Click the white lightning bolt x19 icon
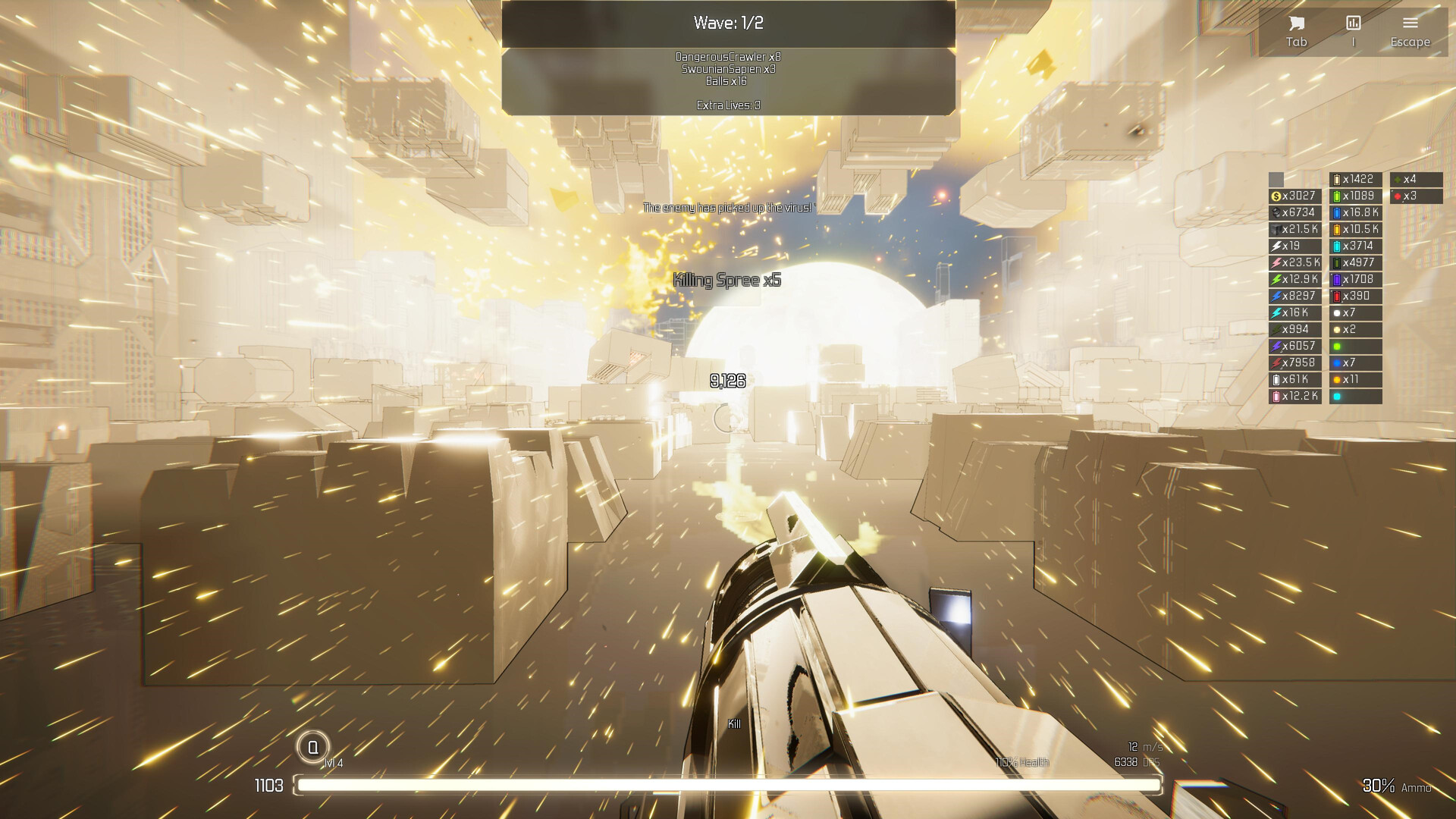The image size is (1456, 819). 1289,246
